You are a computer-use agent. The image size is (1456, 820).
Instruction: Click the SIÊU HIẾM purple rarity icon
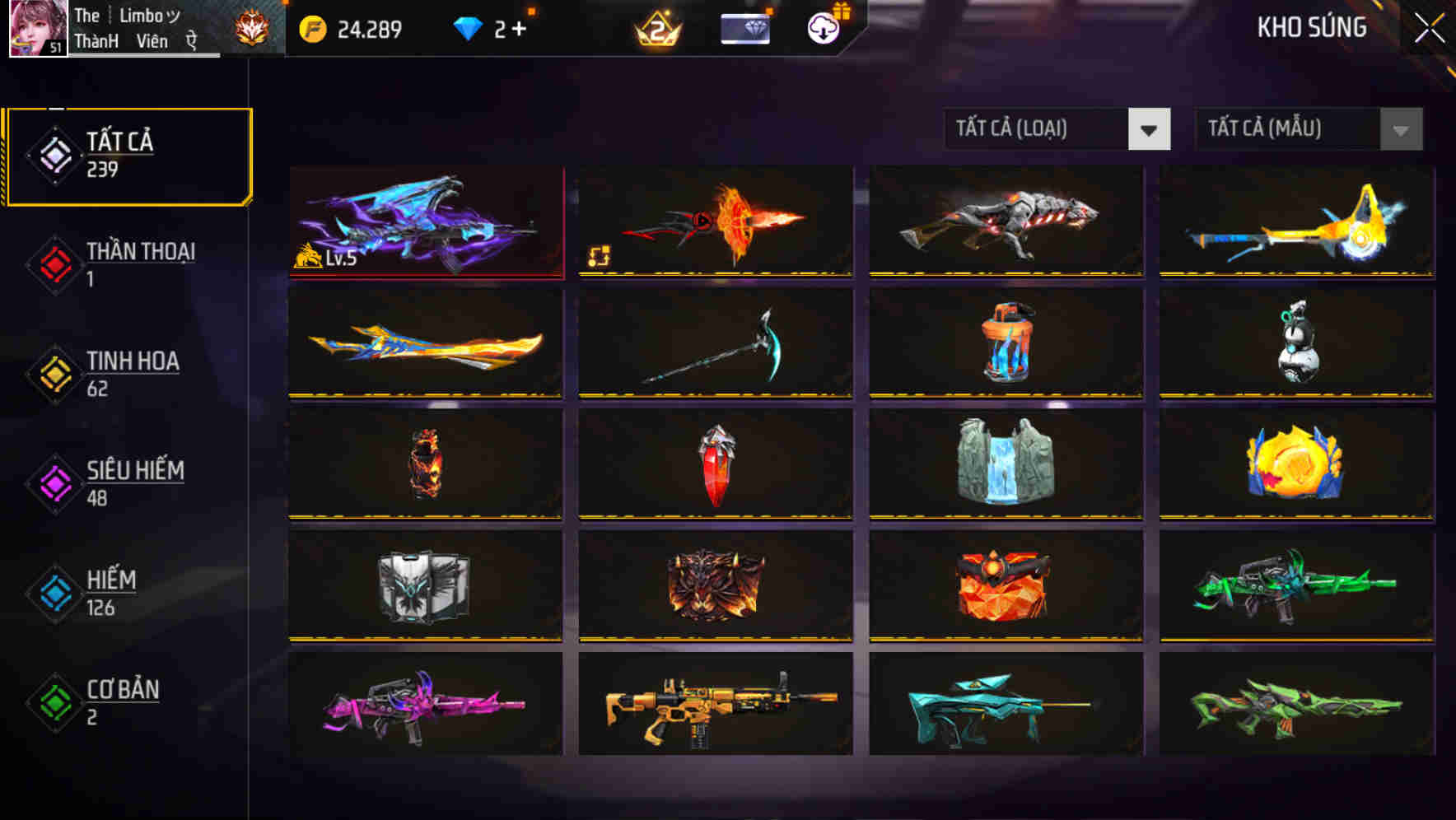(54, 482)
